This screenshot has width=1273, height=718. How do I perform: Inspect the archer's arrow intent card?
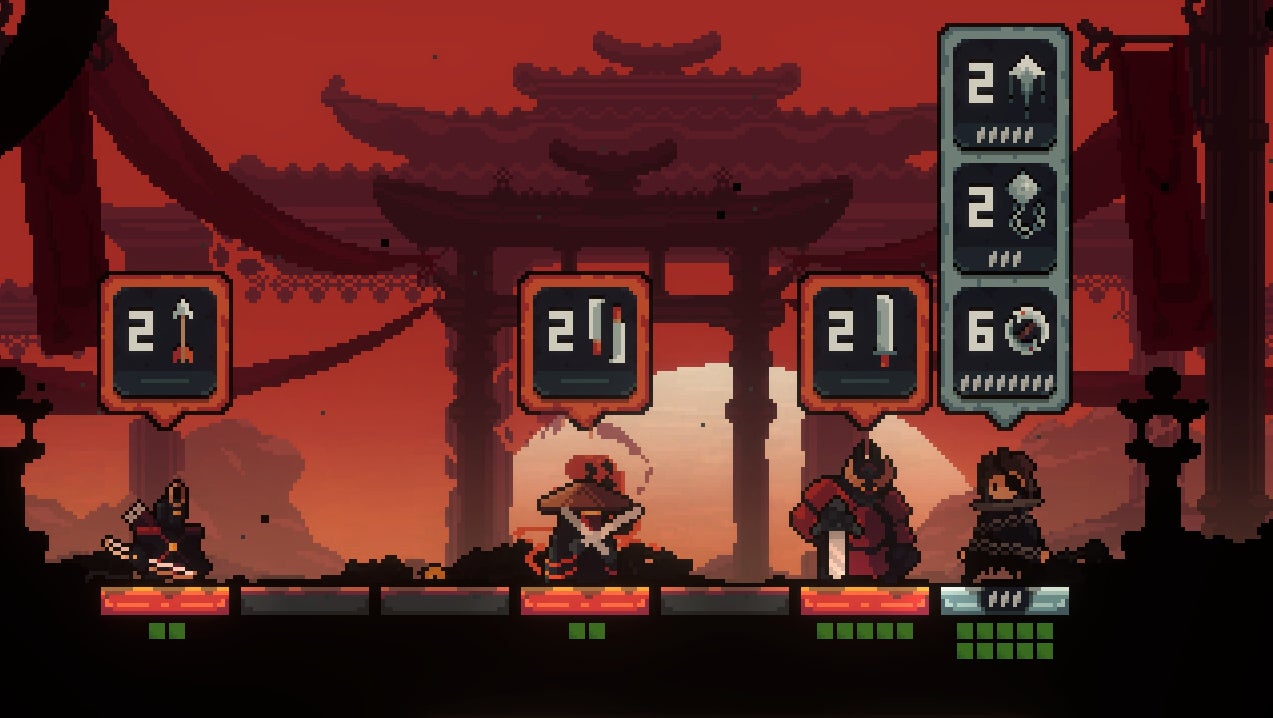[165, 342]
